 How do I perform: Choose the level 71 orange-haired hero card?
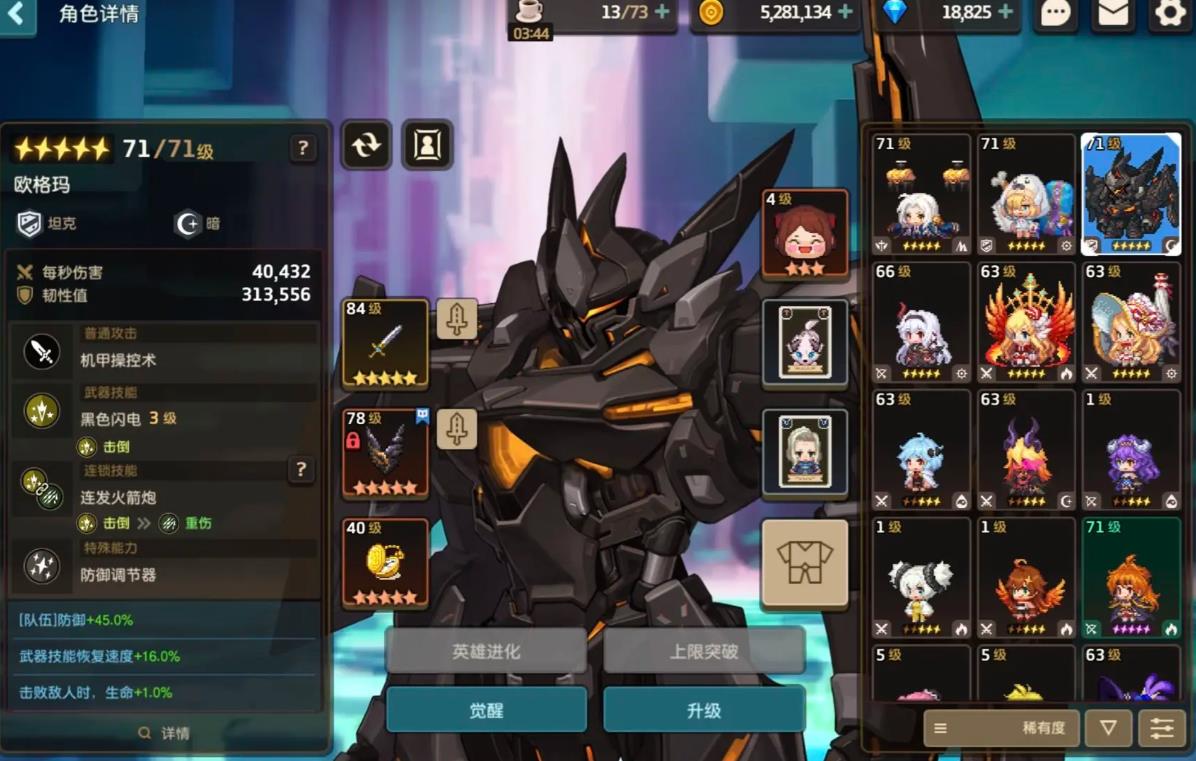(1131, 578)
